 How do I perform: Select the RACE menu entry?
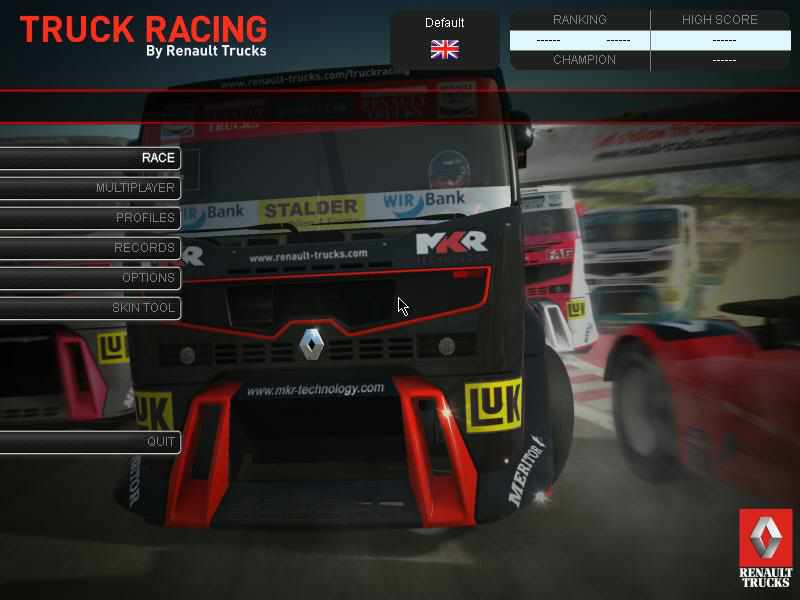coord(157,158)
